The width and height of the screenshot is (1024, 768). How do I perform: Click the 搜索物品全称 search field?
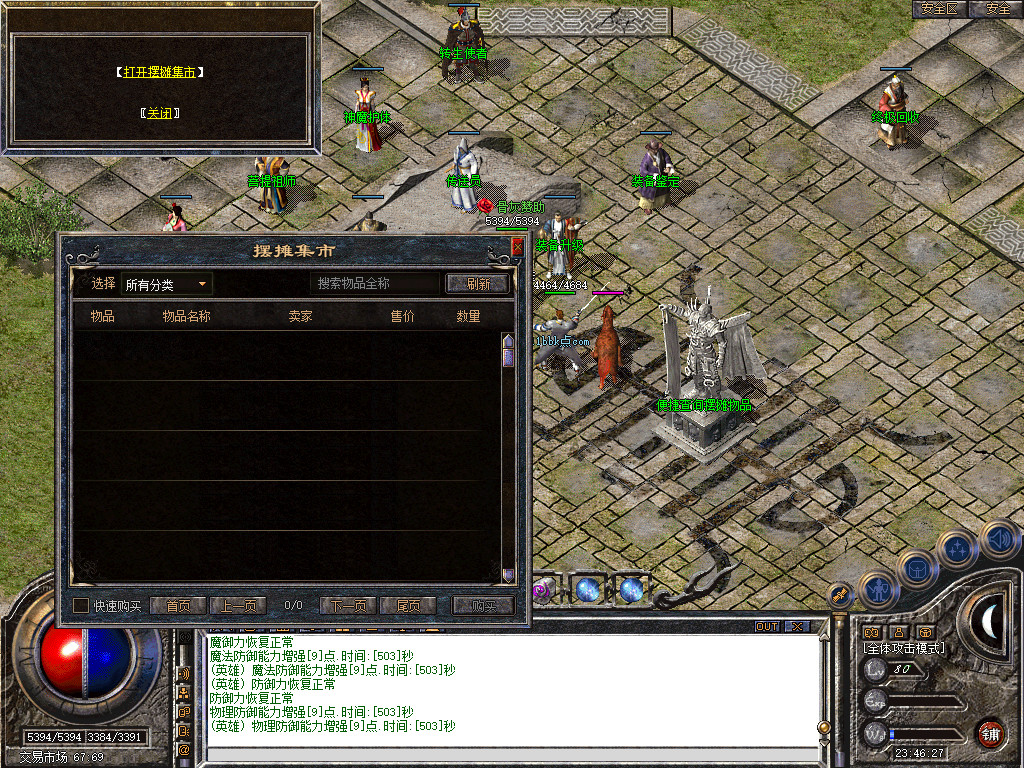click(x=375, y=284)
